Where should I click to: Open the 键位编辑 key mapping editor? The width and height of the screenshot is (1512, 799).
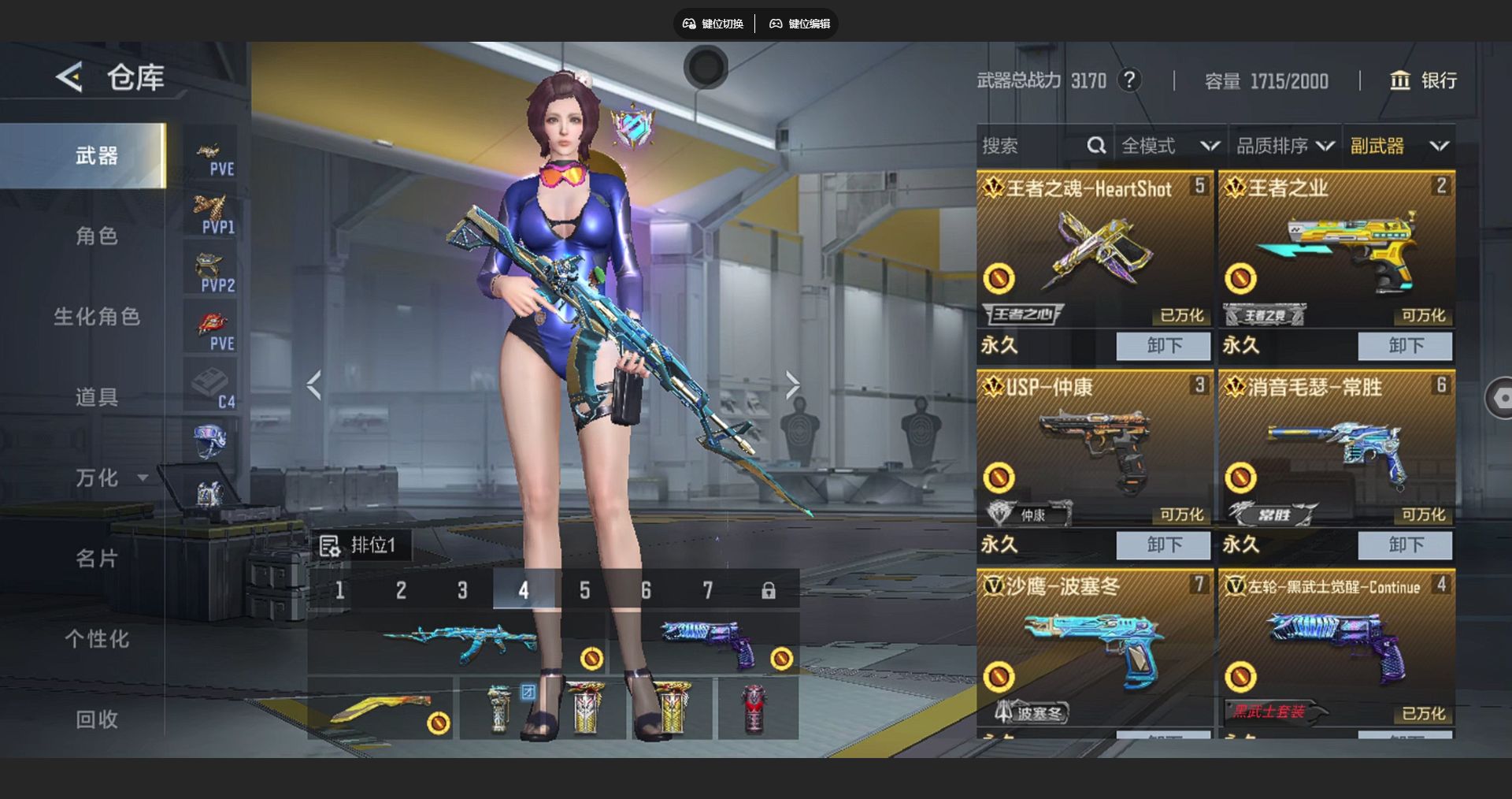click(800, 24)
